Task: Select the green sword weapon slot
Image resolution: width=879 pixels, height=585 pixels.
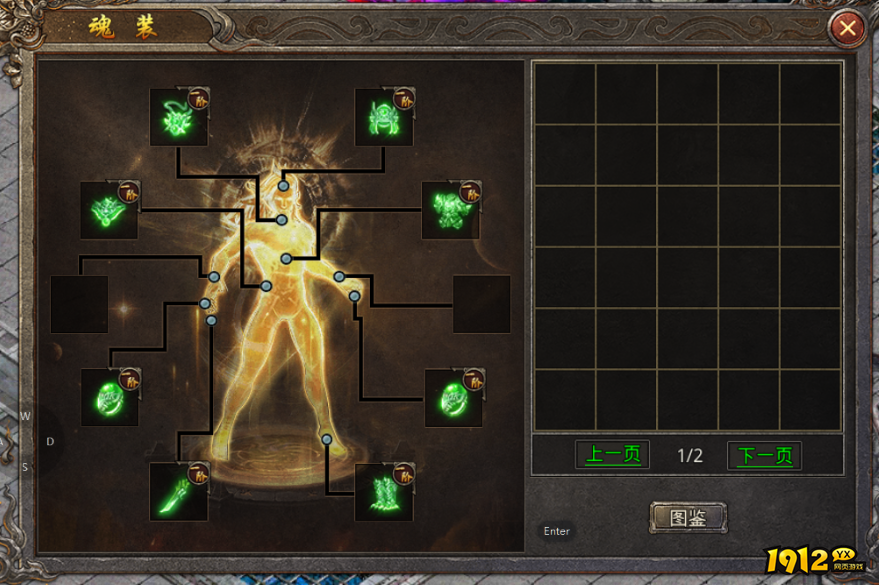Action: pos(178,491)
